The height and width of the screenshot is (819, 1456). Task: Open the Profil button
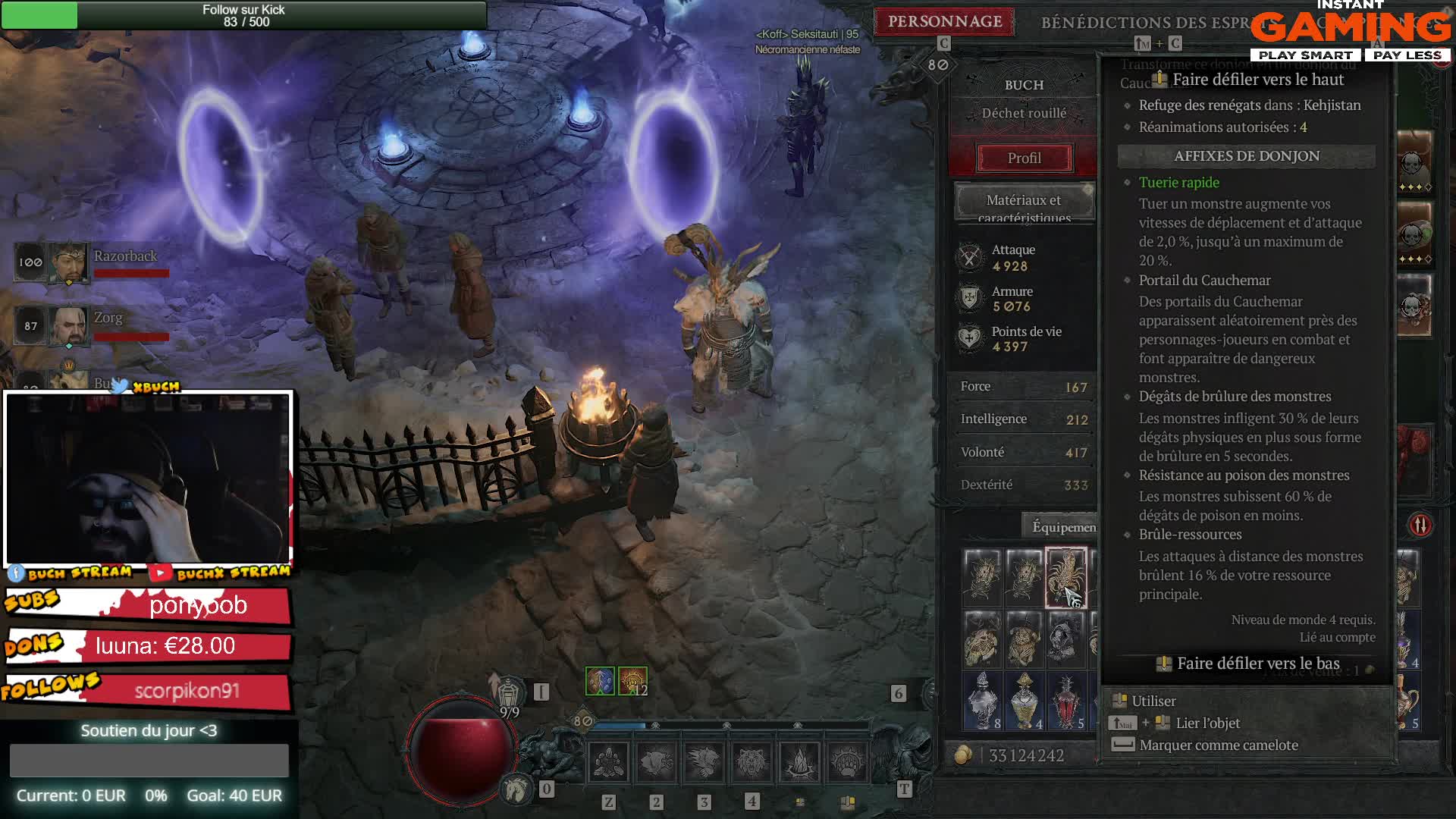pos(1024,158)
